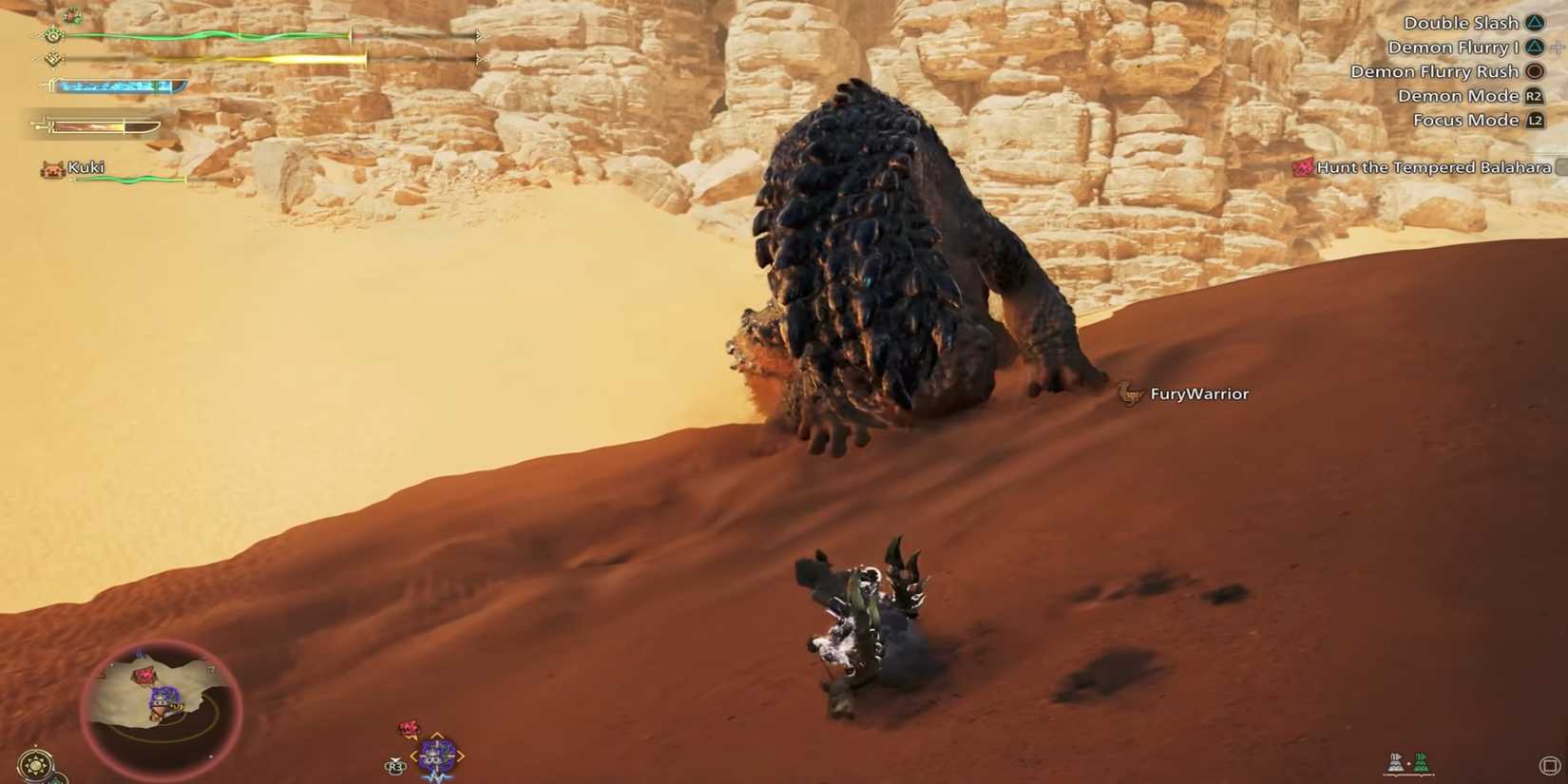Select the green tent camp icon bottom right
Image resolution: width=1568 pixels, height=784 pixels.
click(x=1422, y=762)
